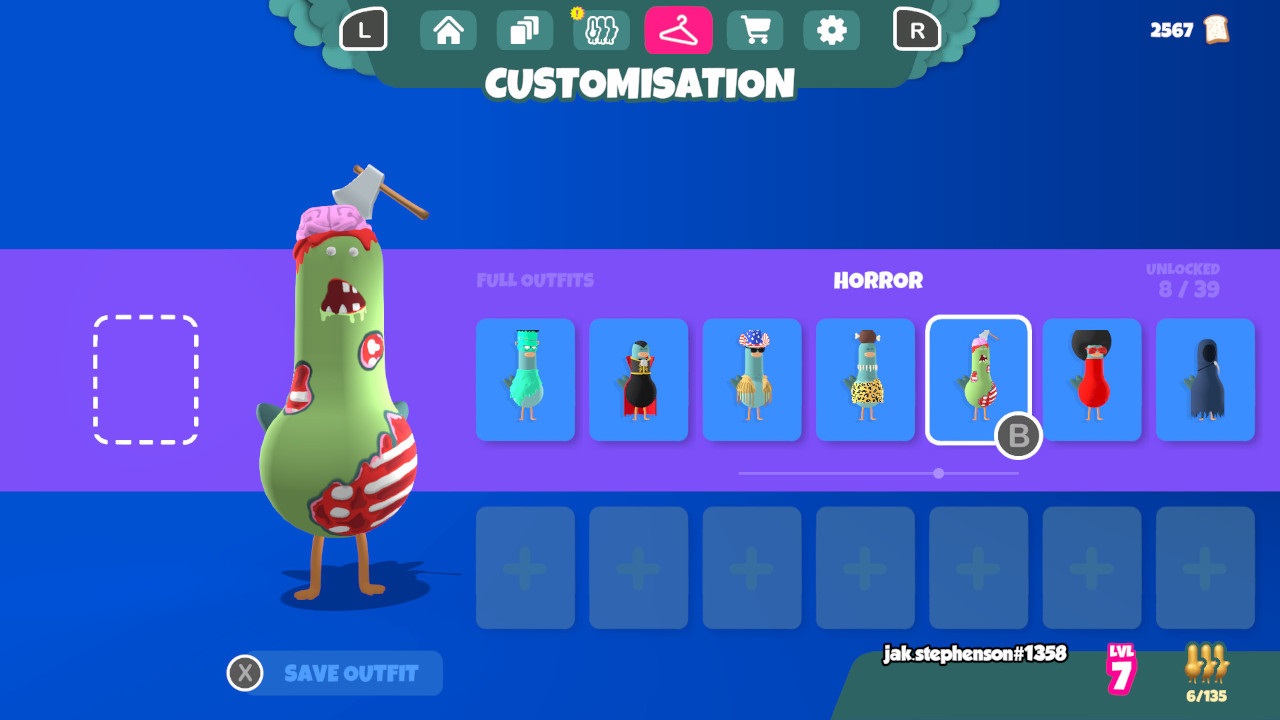Image resolution: width=1280 pixels, height=720 pixels.
Task: Open the shopping cart store icon
Action: pos(754,30)
